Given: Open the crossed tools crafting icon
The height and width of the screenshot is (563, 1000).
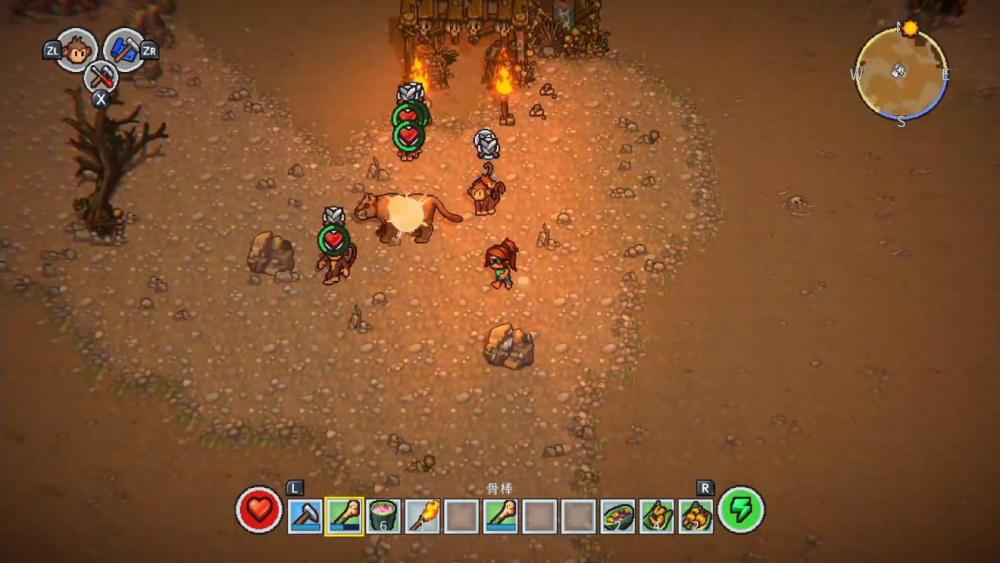Looking at the screenshot, I should (x=101, y=75).
